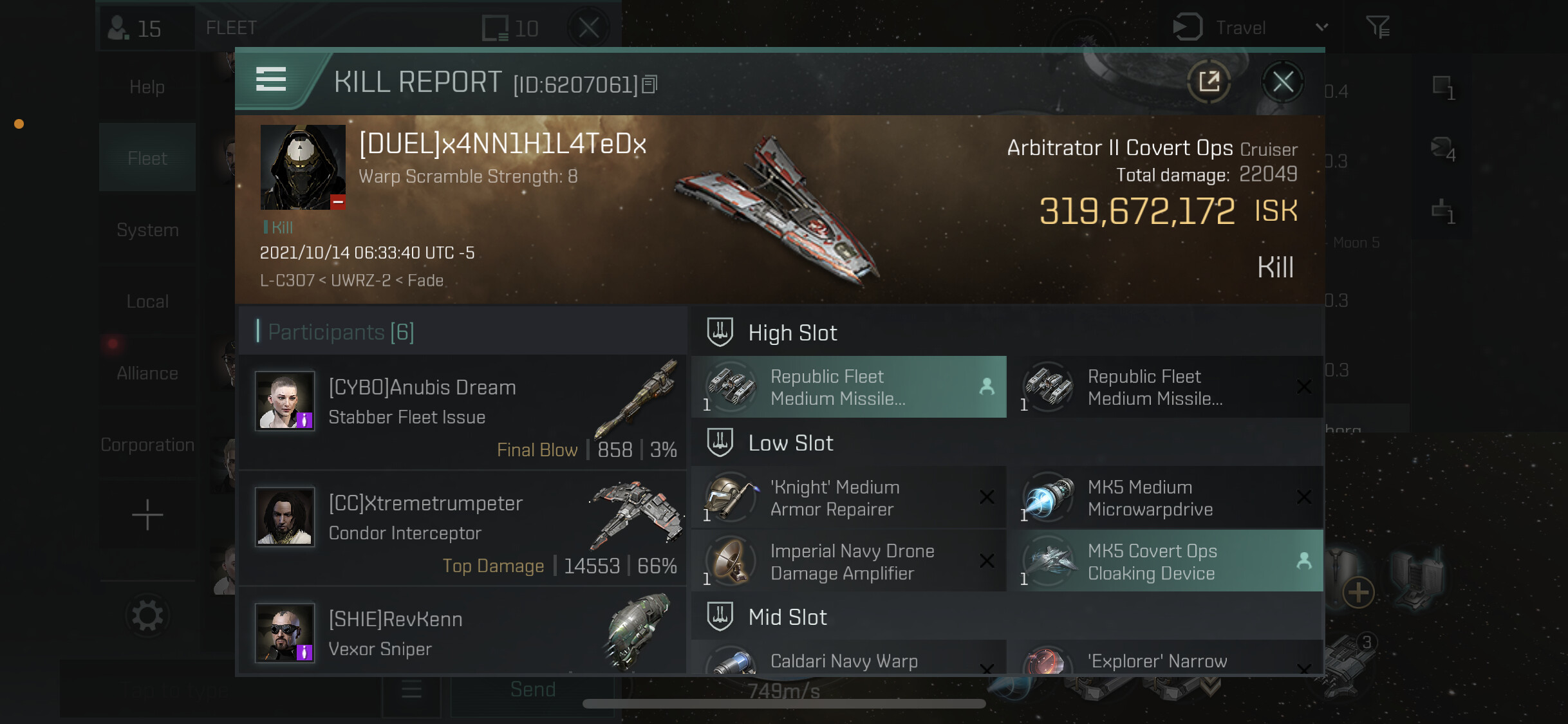This screenshot has width=1568, height=724.
Task: Select Xtremetrumpeter participant row
Action: 462,528
